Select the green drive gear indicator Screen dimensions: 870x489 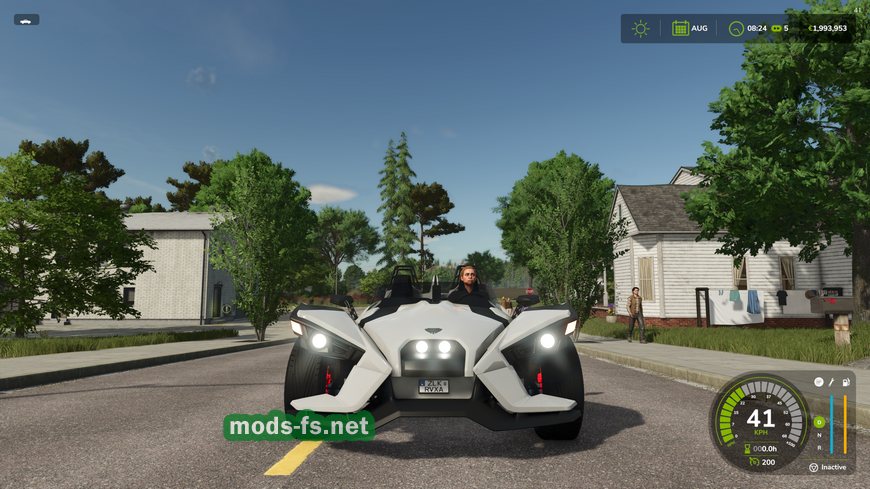(x=819, y=421)
